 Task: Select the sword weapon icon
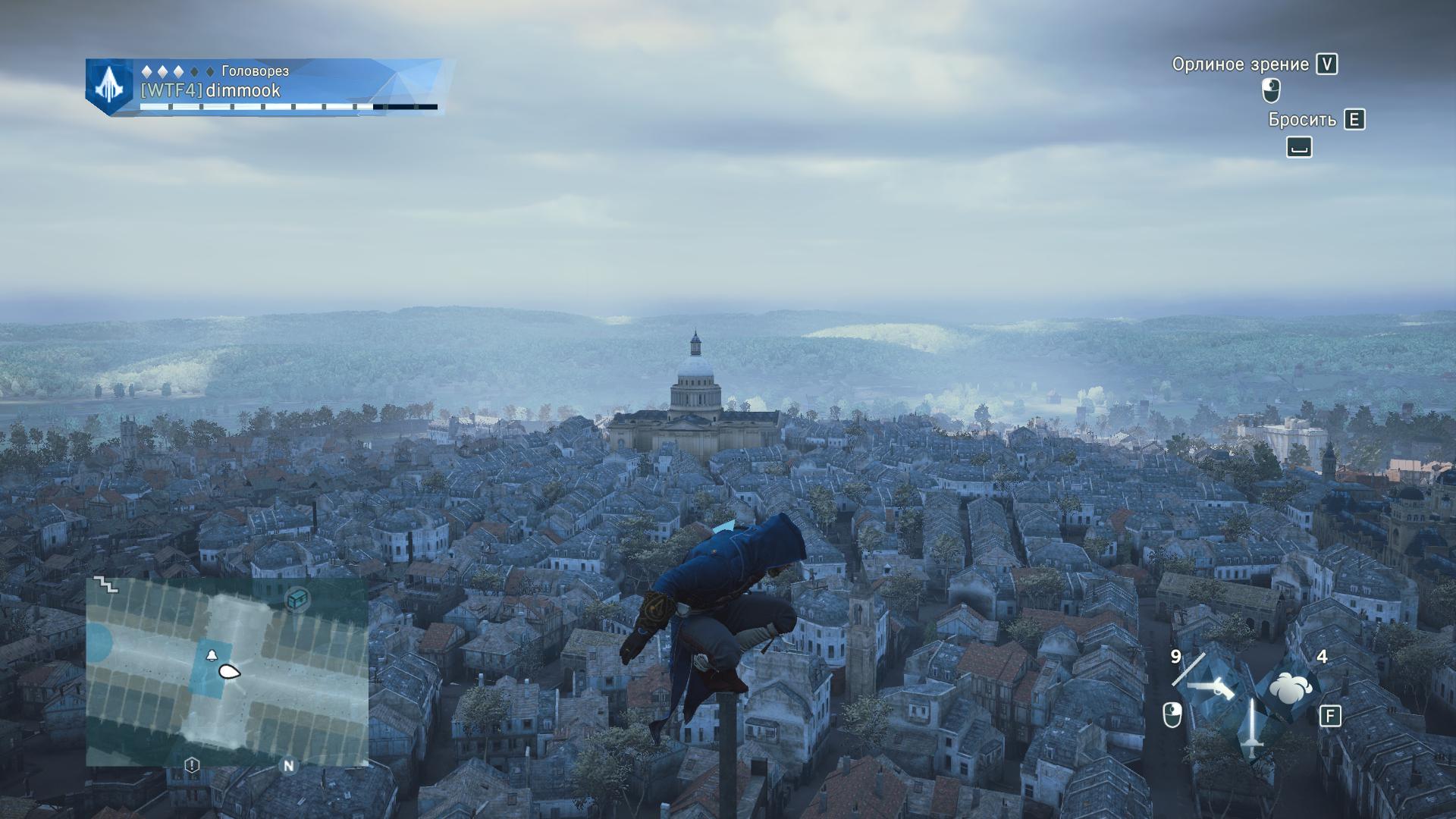pos(1250,728)
